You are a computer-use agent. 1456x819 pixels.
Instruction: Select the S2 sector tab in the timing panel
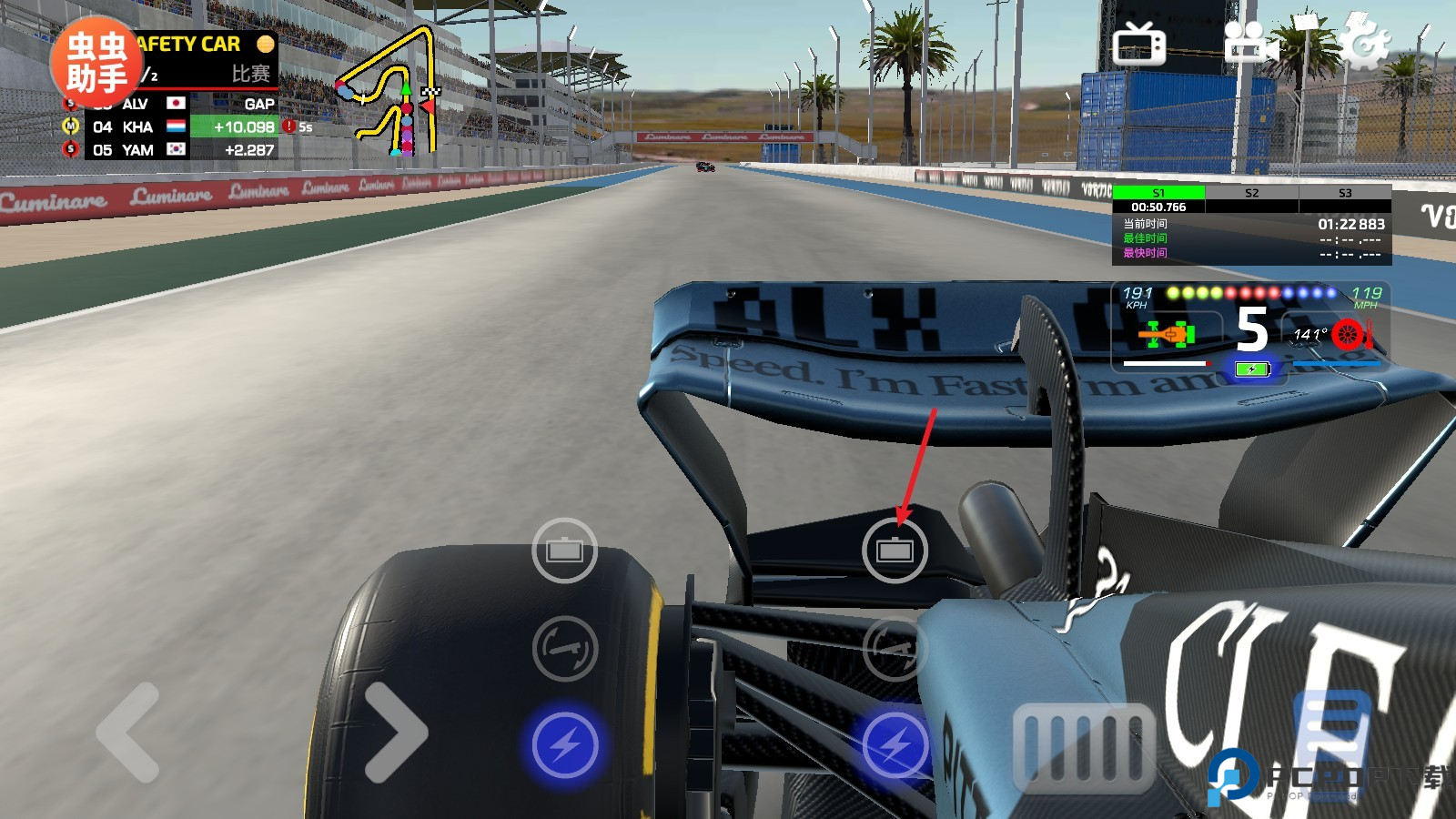pyautogui.click(x=1252, y=194)
